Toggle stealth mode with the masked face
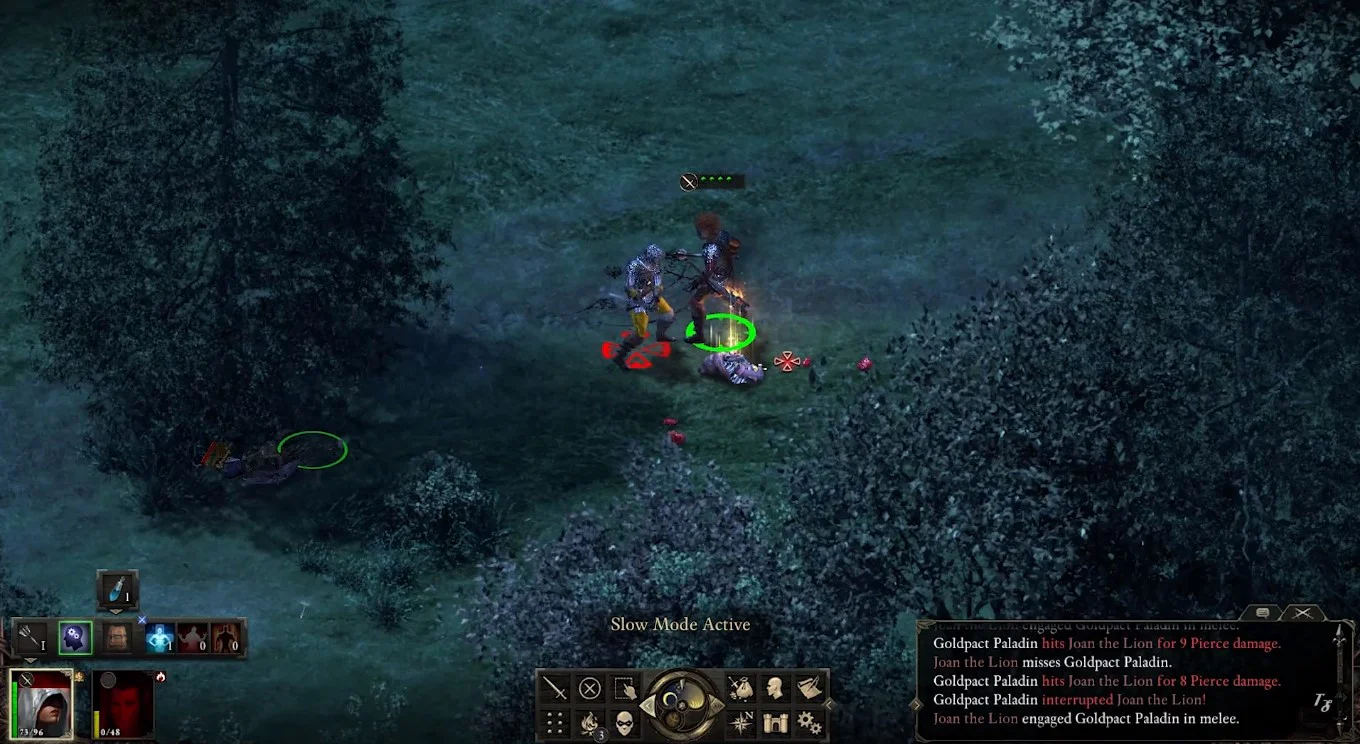 [x=625, y=722]
